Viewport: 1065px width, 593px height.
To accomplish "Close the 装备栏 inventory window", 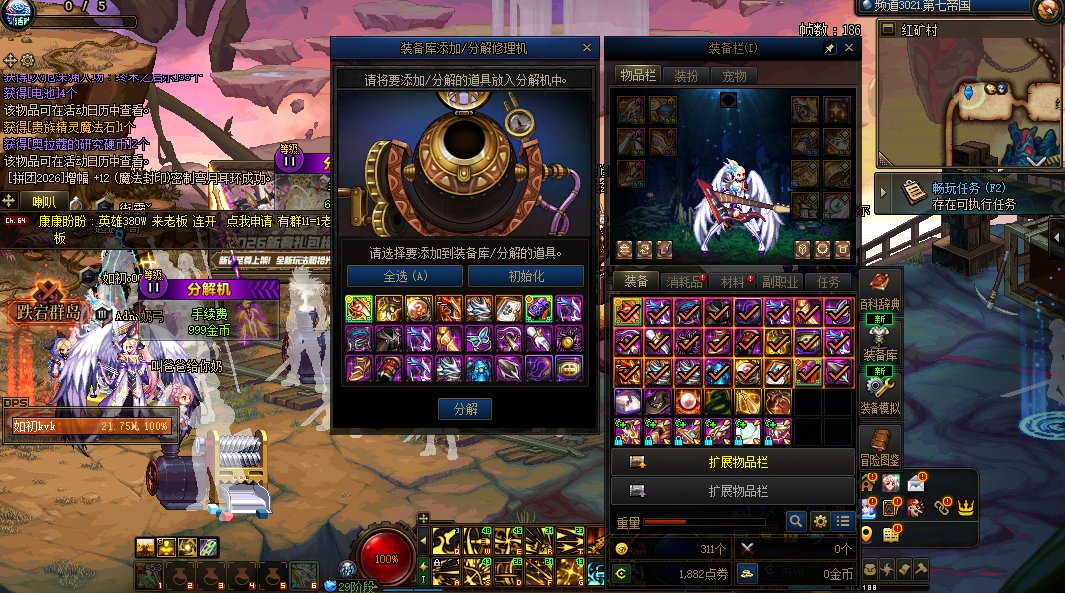I will 846,48.
